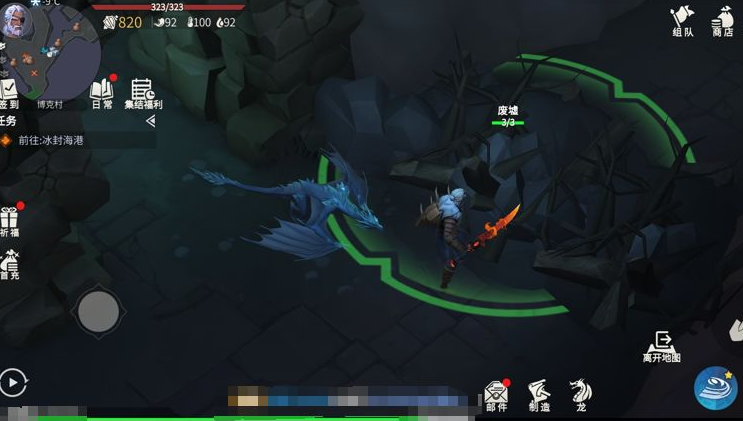This screenshot has height=421, width=743.
Task: Open the 组队 team menu
Action: pyautogui.click(x=682, y=20)
